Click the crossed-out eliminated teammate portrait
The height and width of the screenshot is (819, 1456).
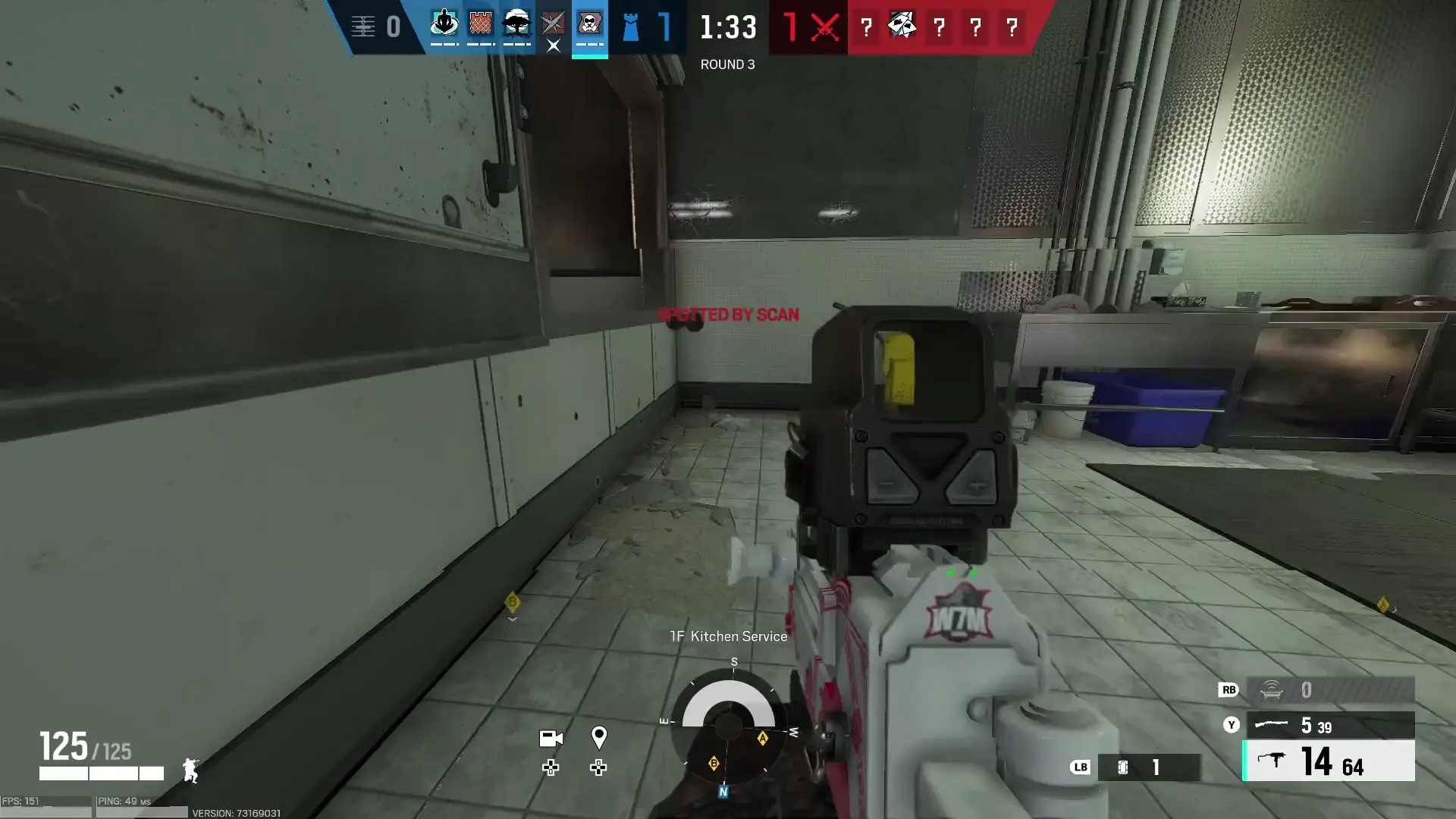(553, 25)
